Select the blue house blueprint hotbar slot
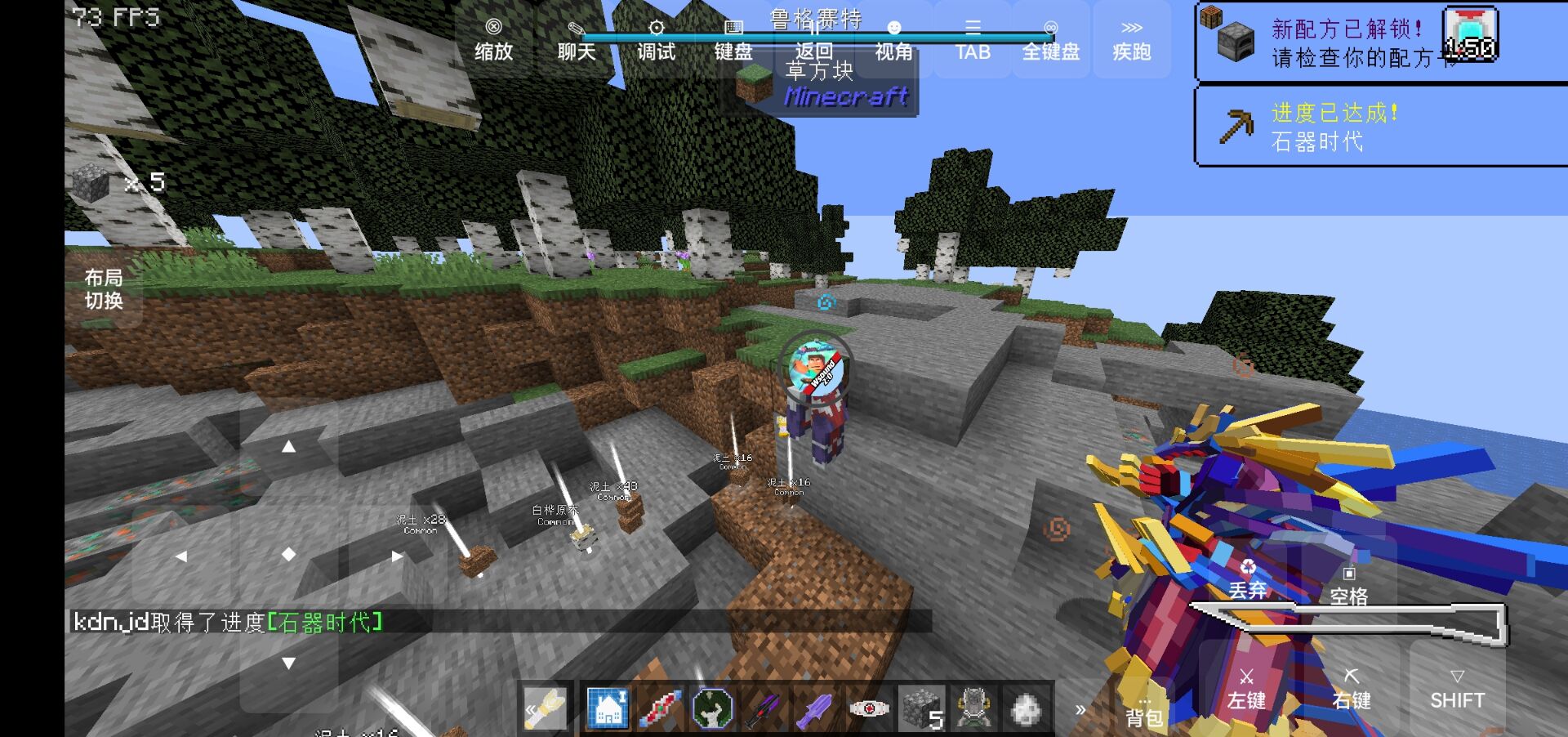Image resolution: width=1568 pixels, height=737 pixels. click(x=608, y=708)
